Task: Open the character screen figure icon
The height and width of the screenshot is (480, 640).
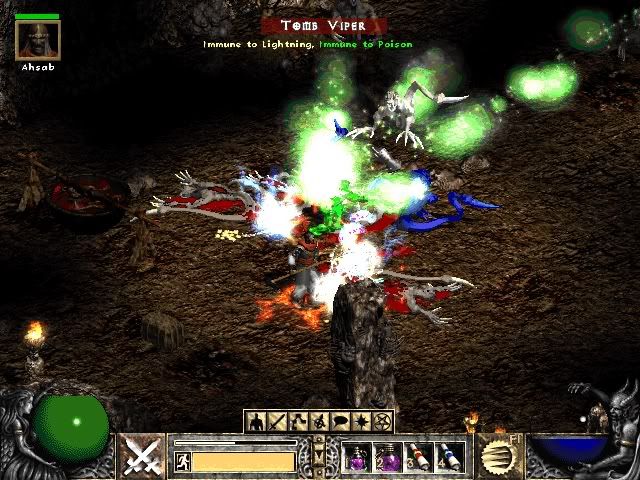Action: (256, 421)
